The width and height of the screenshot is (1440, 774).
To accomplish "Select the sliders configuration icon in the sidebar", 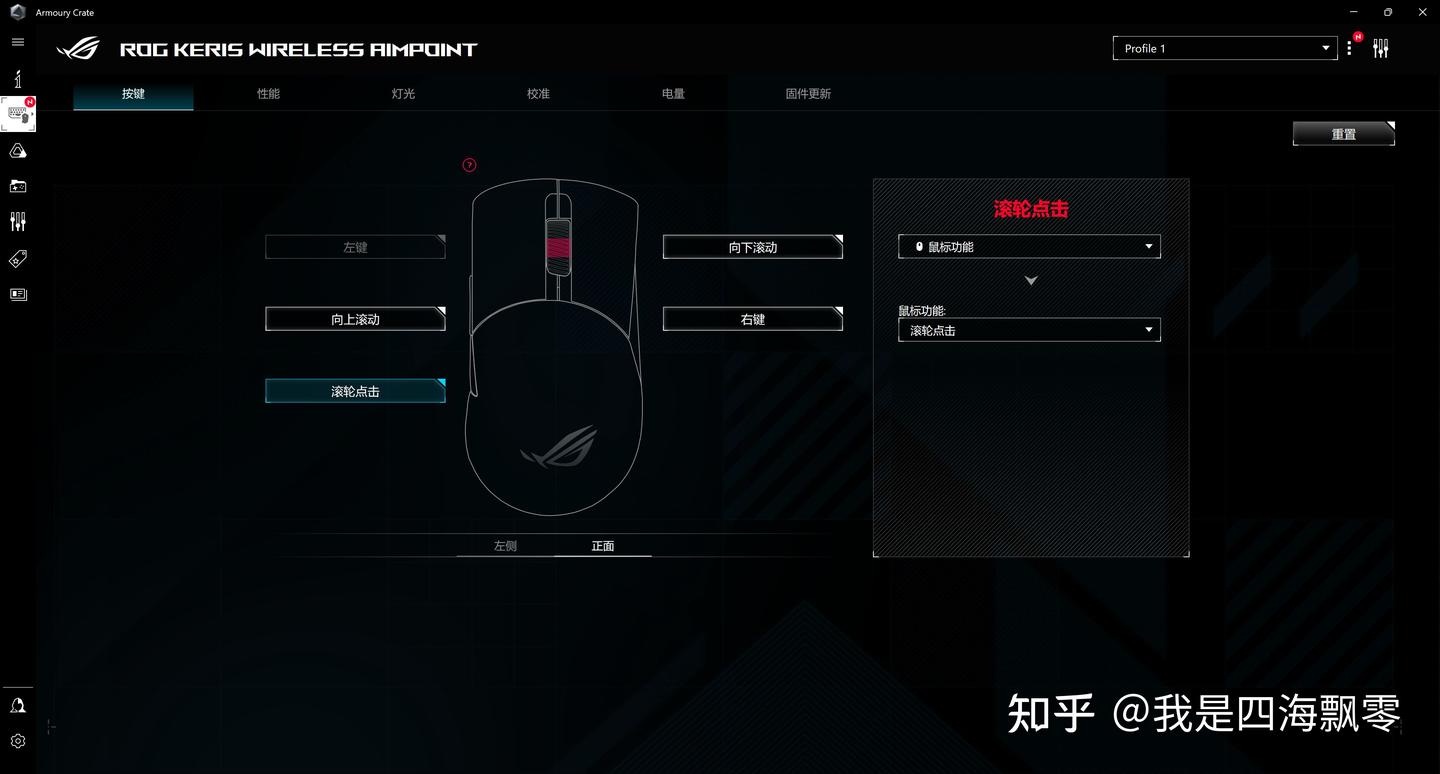I will 18,221.
